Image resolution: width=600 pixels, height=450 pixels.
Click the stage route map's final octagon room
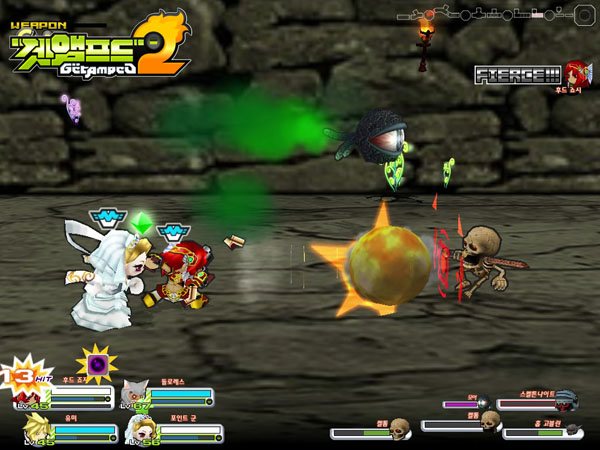point(584,15)
